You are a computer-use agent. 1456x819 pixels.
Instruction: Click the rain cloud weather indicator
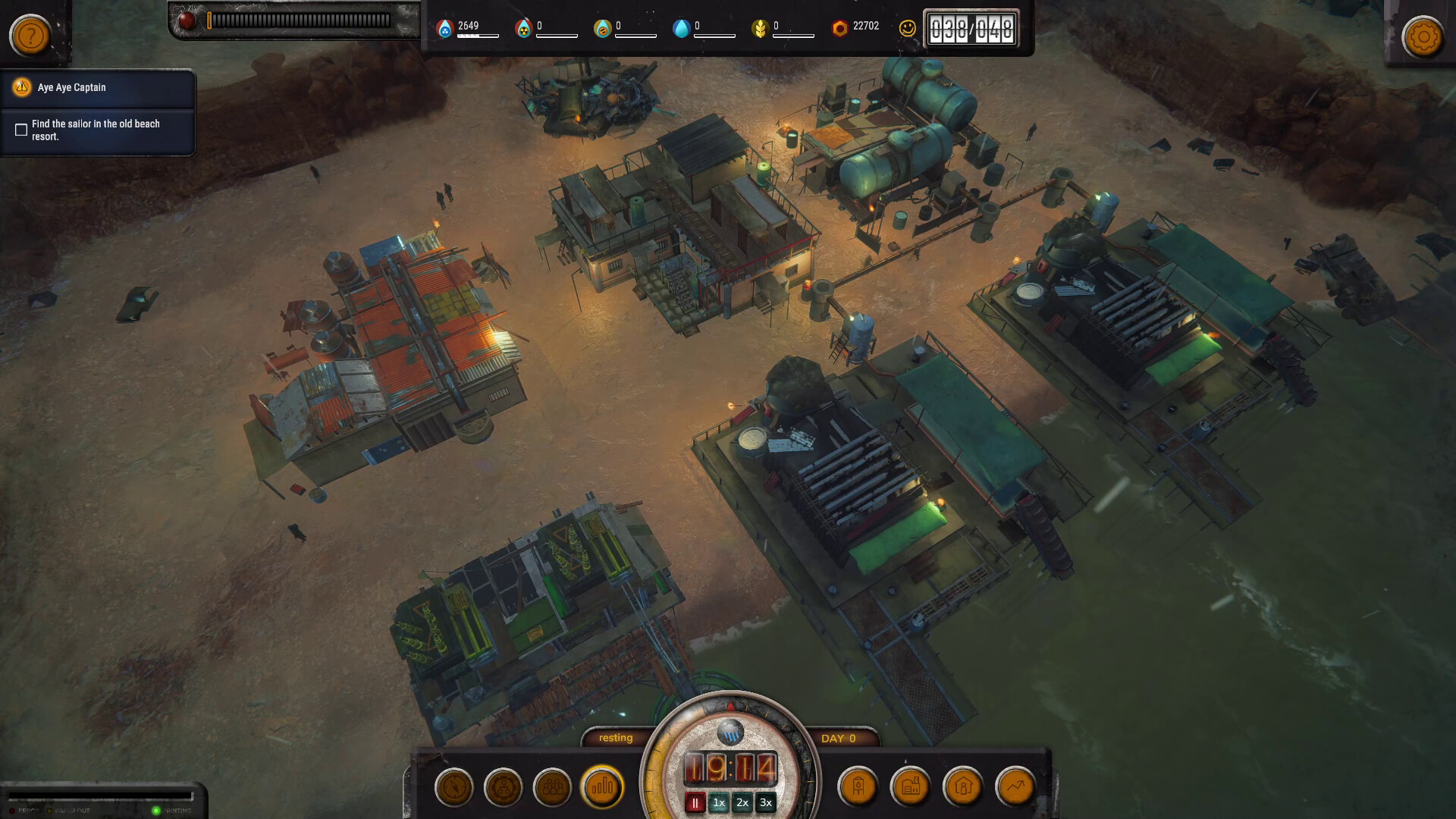point(730,733)
